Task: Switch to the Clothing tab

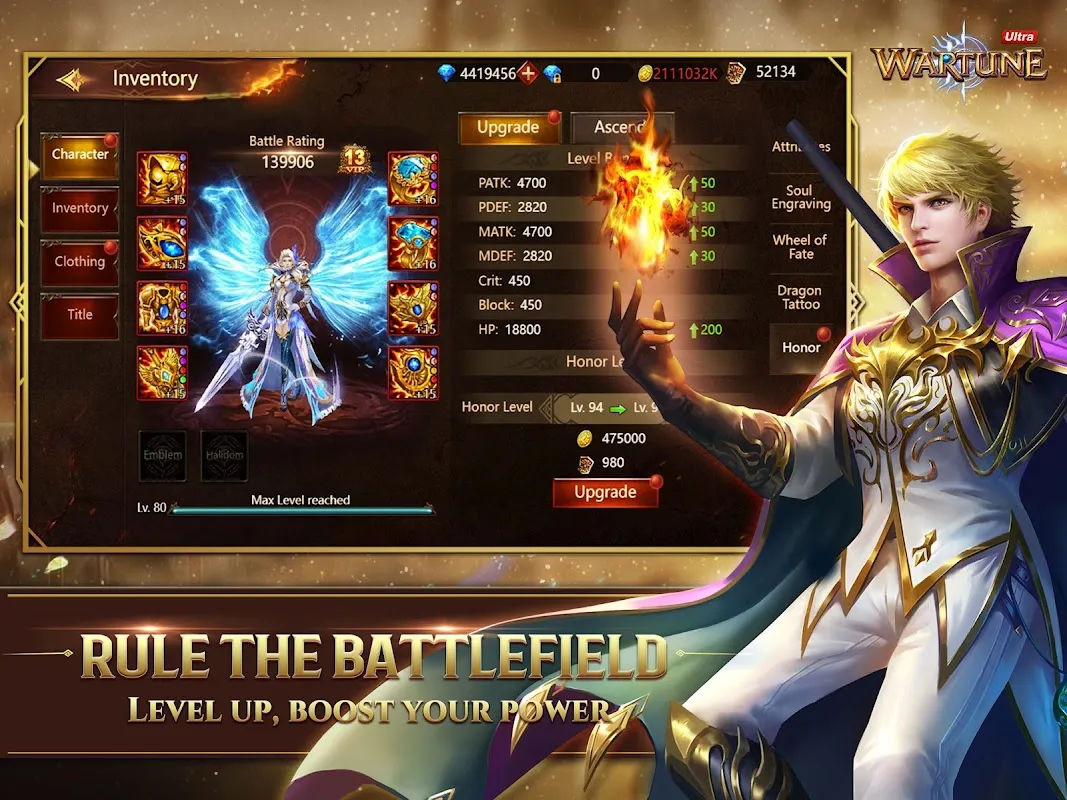Action: pyautogui.click(x=80, y=262)
